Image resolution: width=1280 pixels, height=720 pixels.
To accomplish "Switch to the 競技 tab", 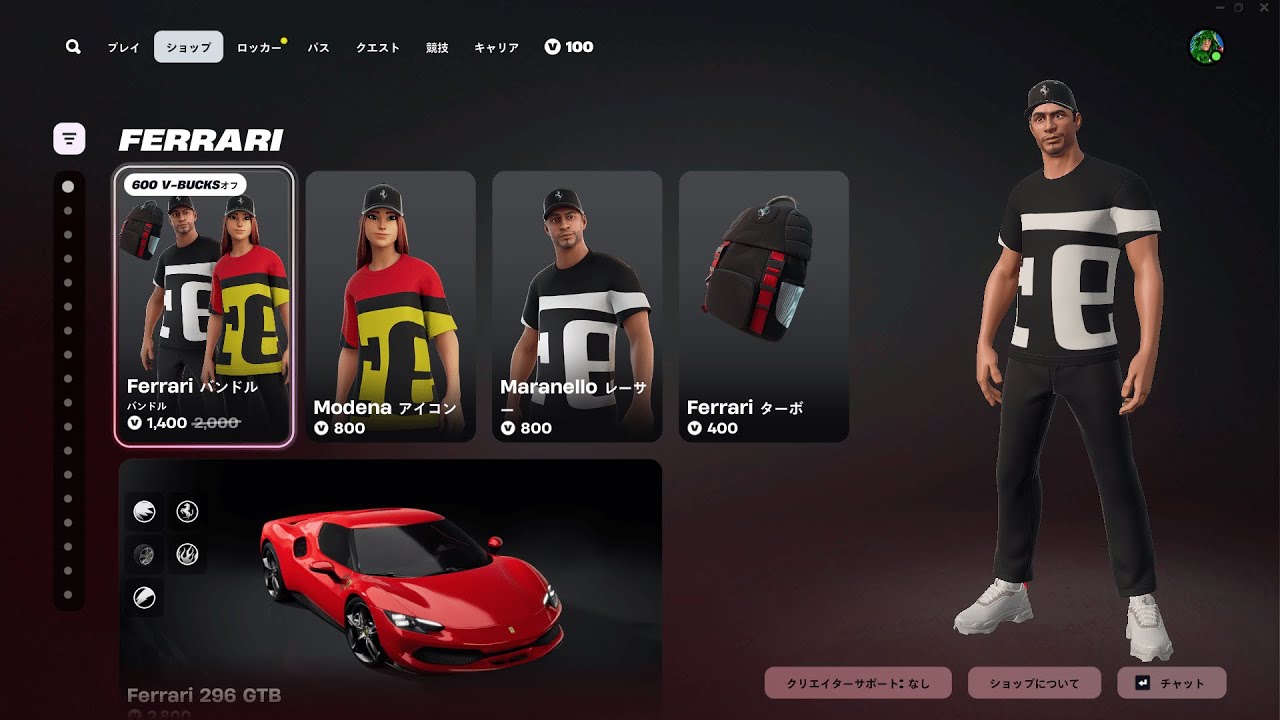I will point(437,47).
